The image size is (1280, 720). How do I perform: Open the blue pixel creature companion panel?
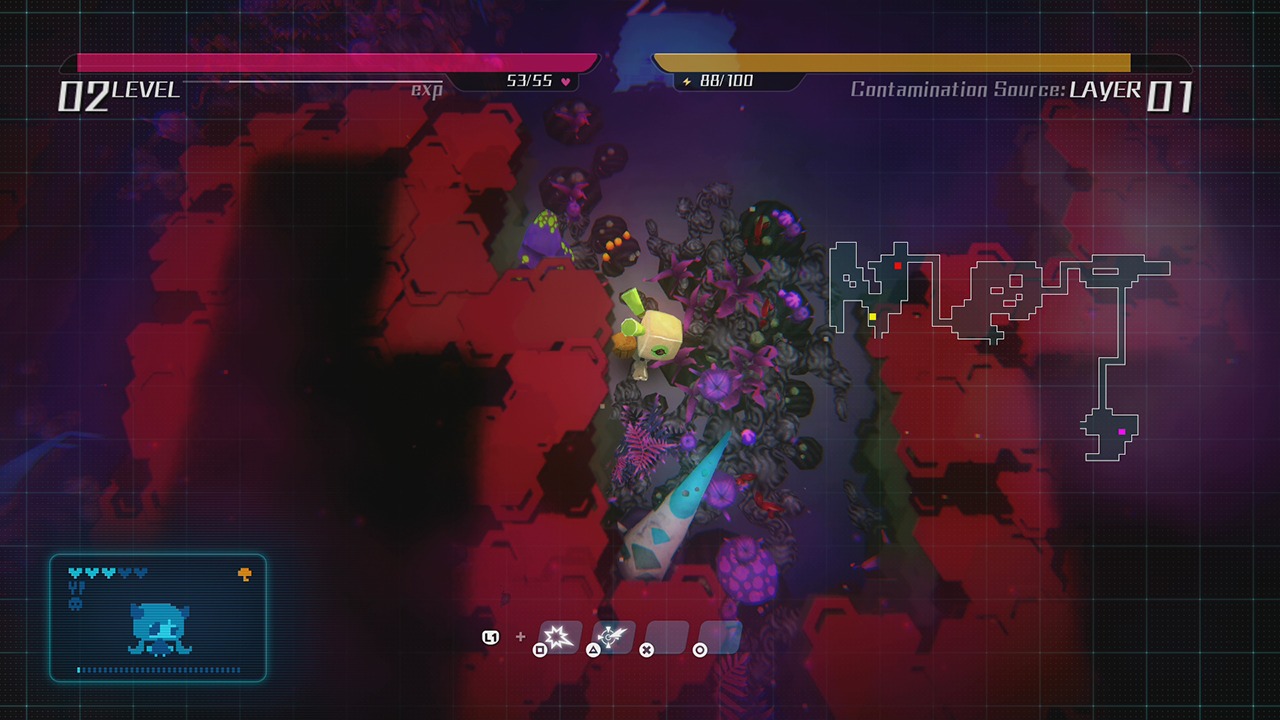pos(158,618)
